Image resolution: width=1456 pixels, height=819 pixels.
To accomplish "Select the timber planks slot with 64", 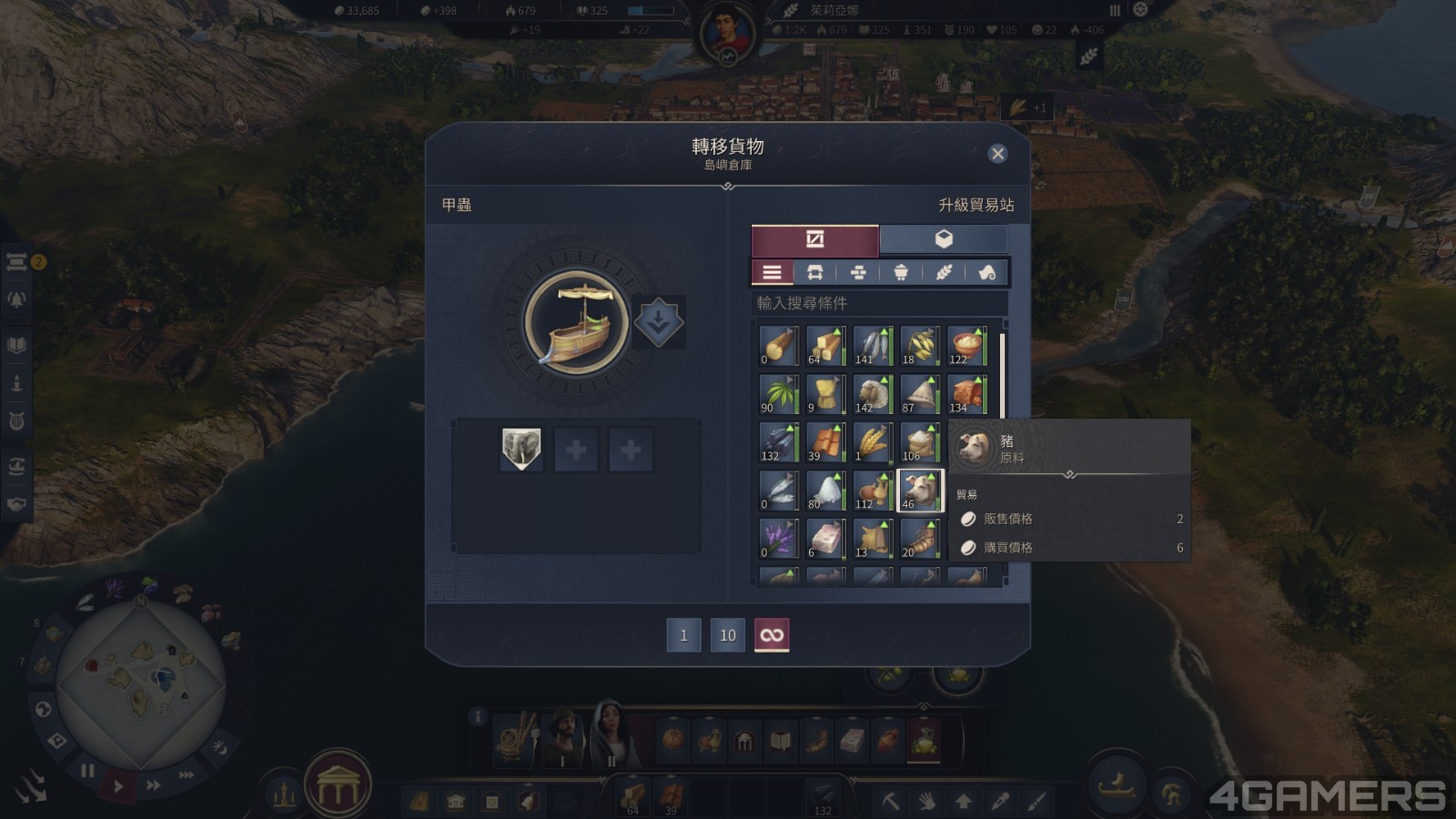I will coord(824,346).
